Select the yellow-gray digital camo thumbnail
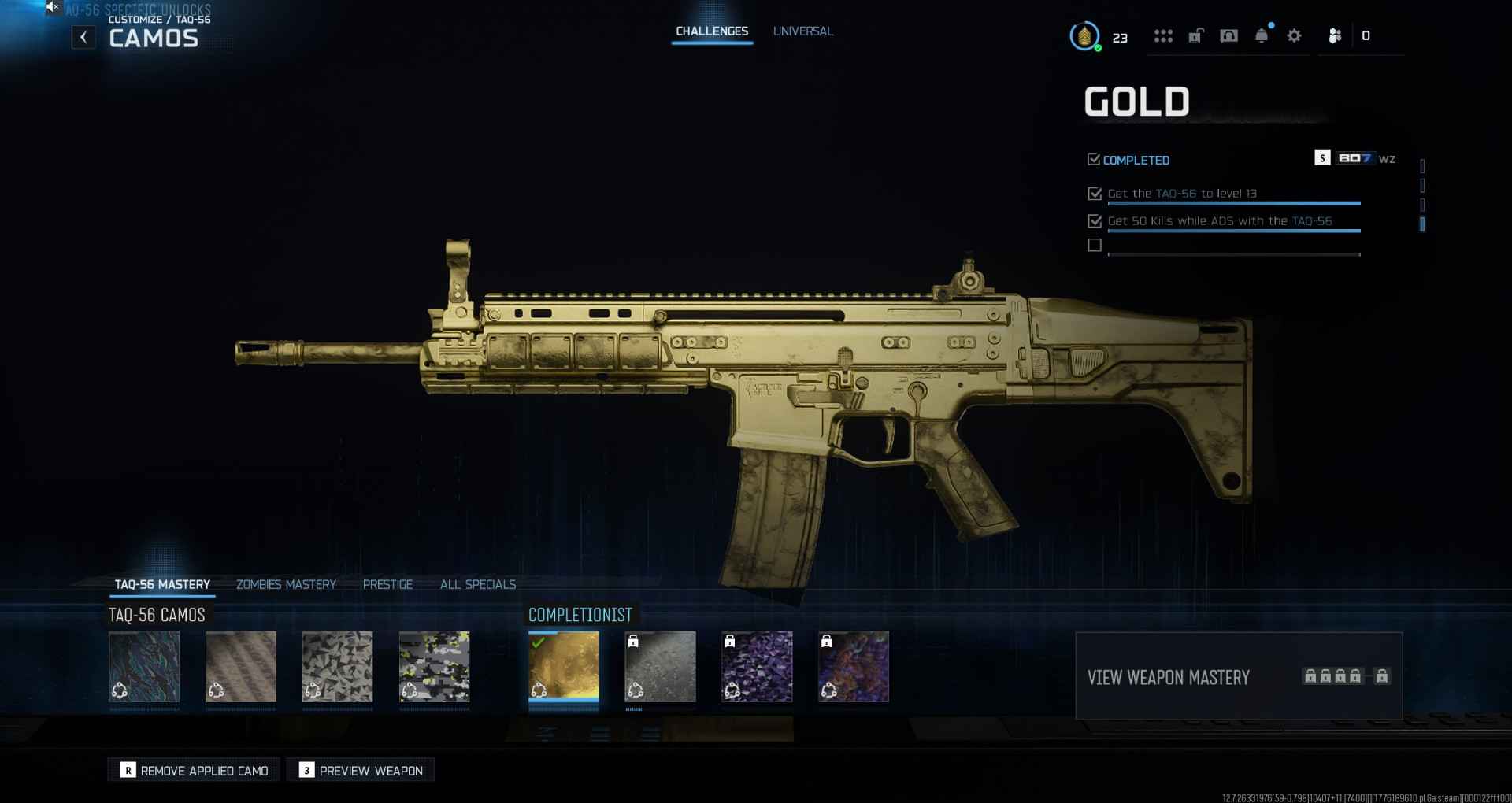Screen dimensions: 1512x803 pyautogui.click(x=435, y=666)
